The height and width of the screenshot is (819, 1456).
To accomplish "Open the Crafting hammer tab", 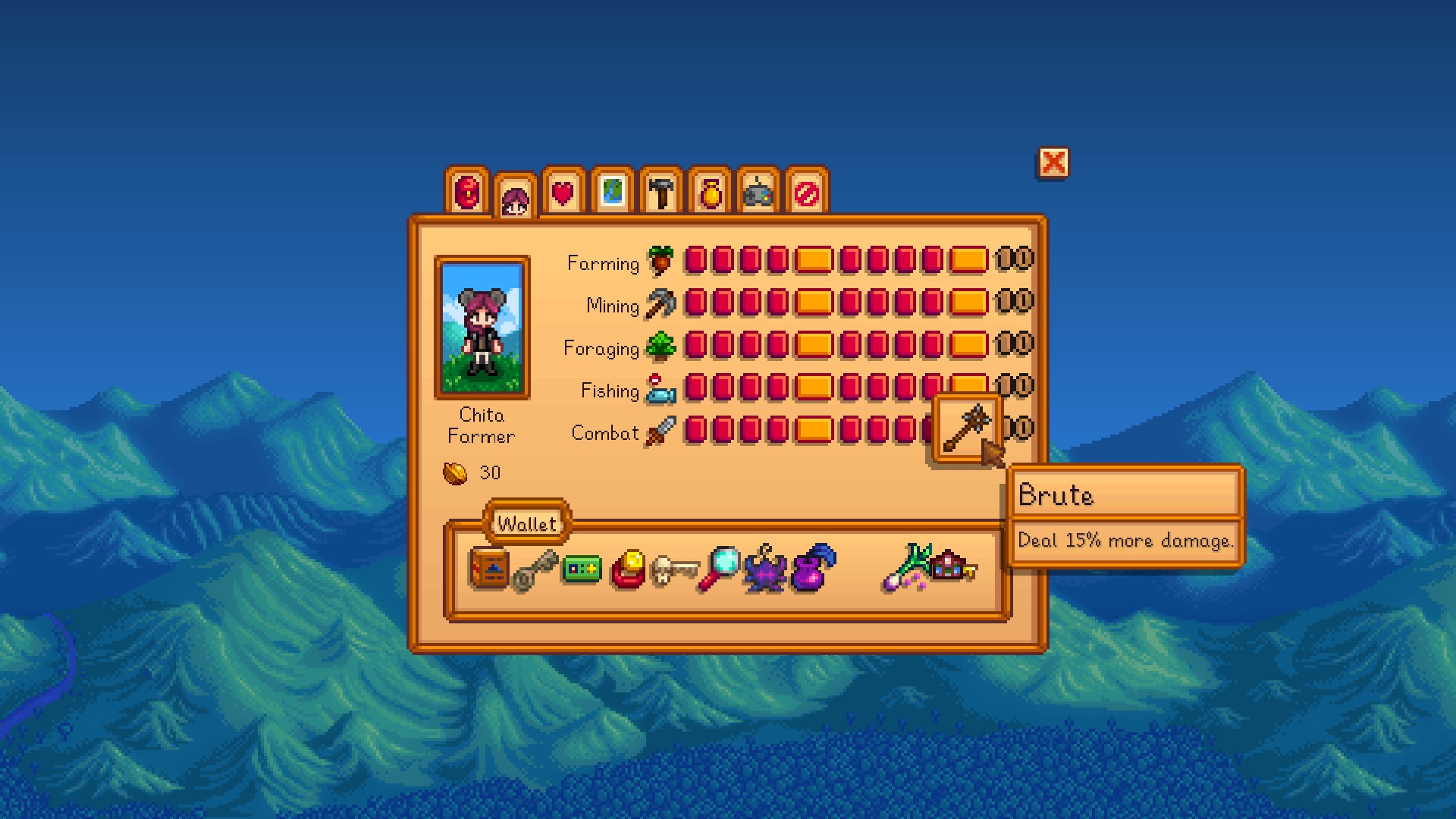I will point(661,191).
